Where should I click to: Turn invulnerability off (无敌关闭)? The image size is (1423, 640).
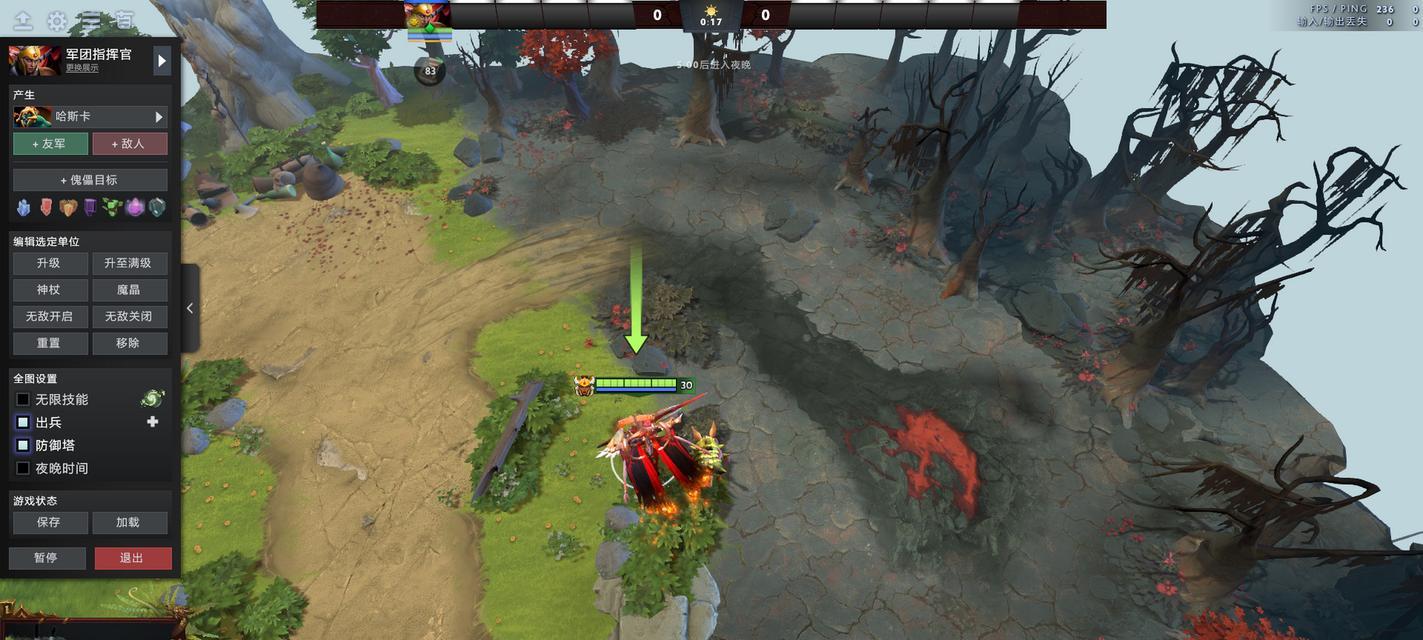(x=130, y=317)
